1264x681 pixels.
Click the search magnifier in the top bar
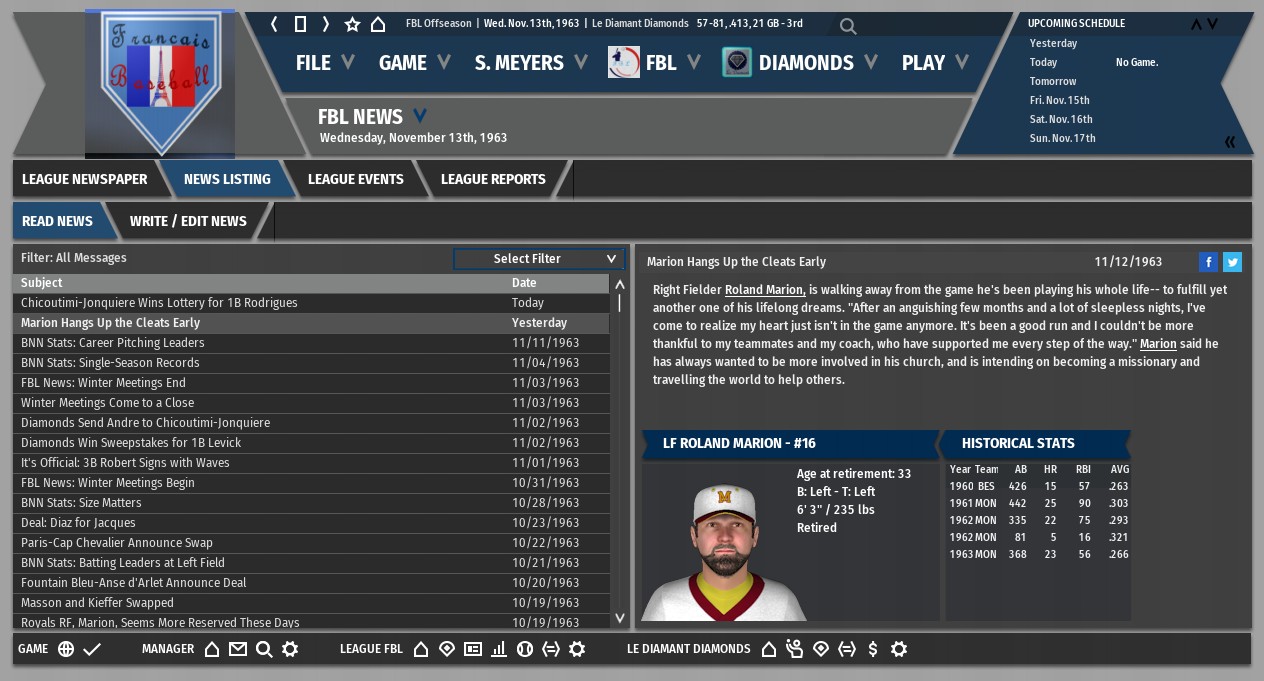(848, 26)
